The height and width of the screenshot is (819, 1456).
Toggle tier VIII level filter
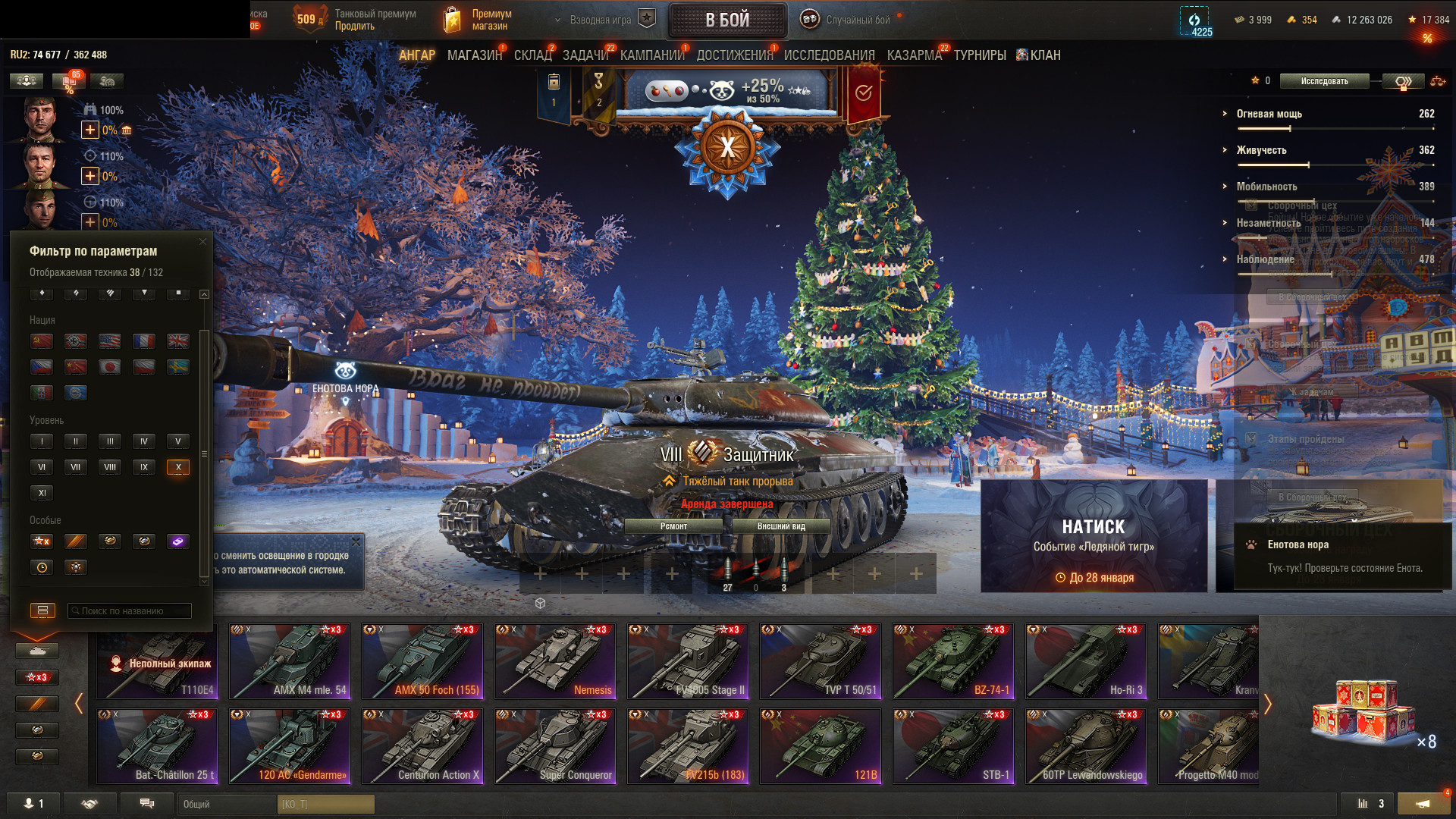110,467
